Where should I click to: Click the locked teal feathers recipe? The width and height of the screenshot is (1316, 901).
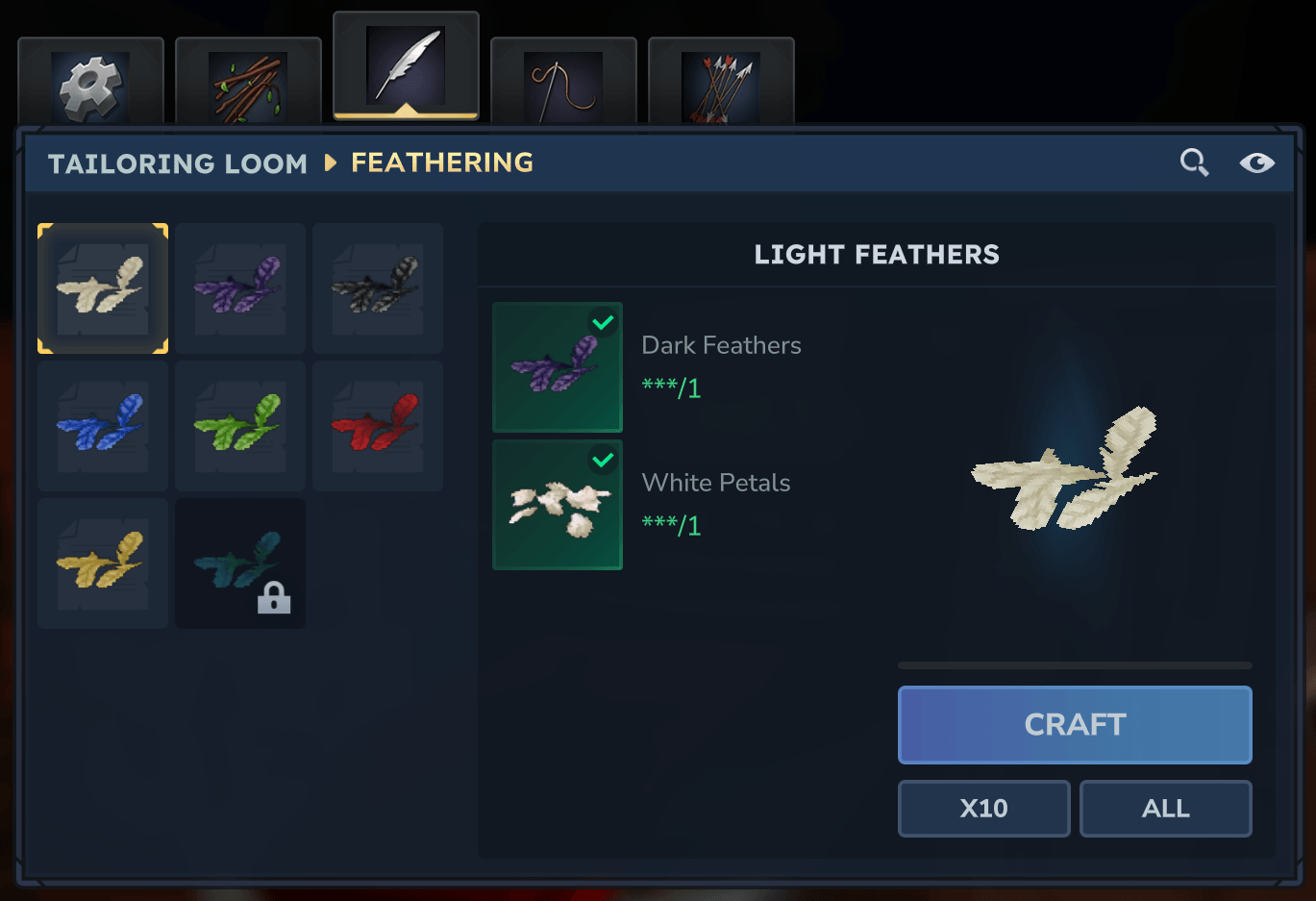point(240,563)
